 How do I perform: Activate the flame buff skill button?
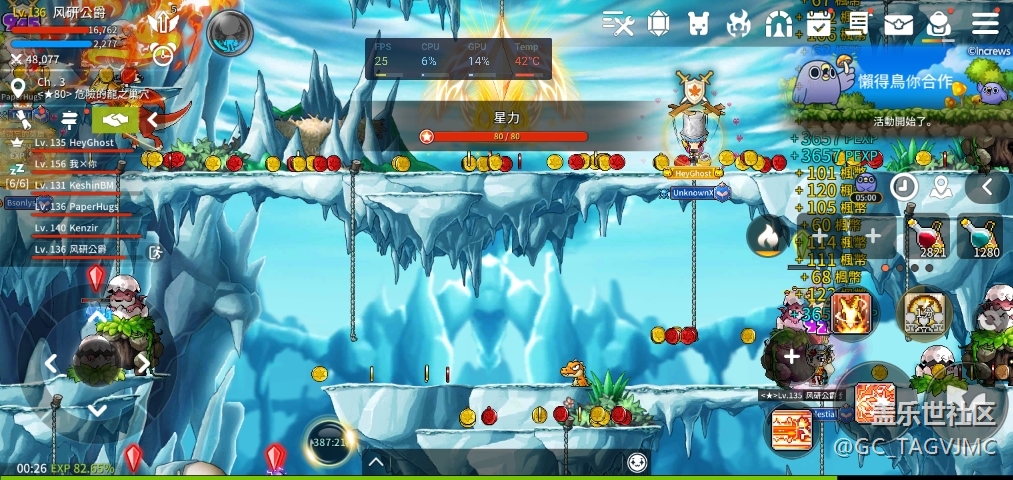(x=767, y=237)
